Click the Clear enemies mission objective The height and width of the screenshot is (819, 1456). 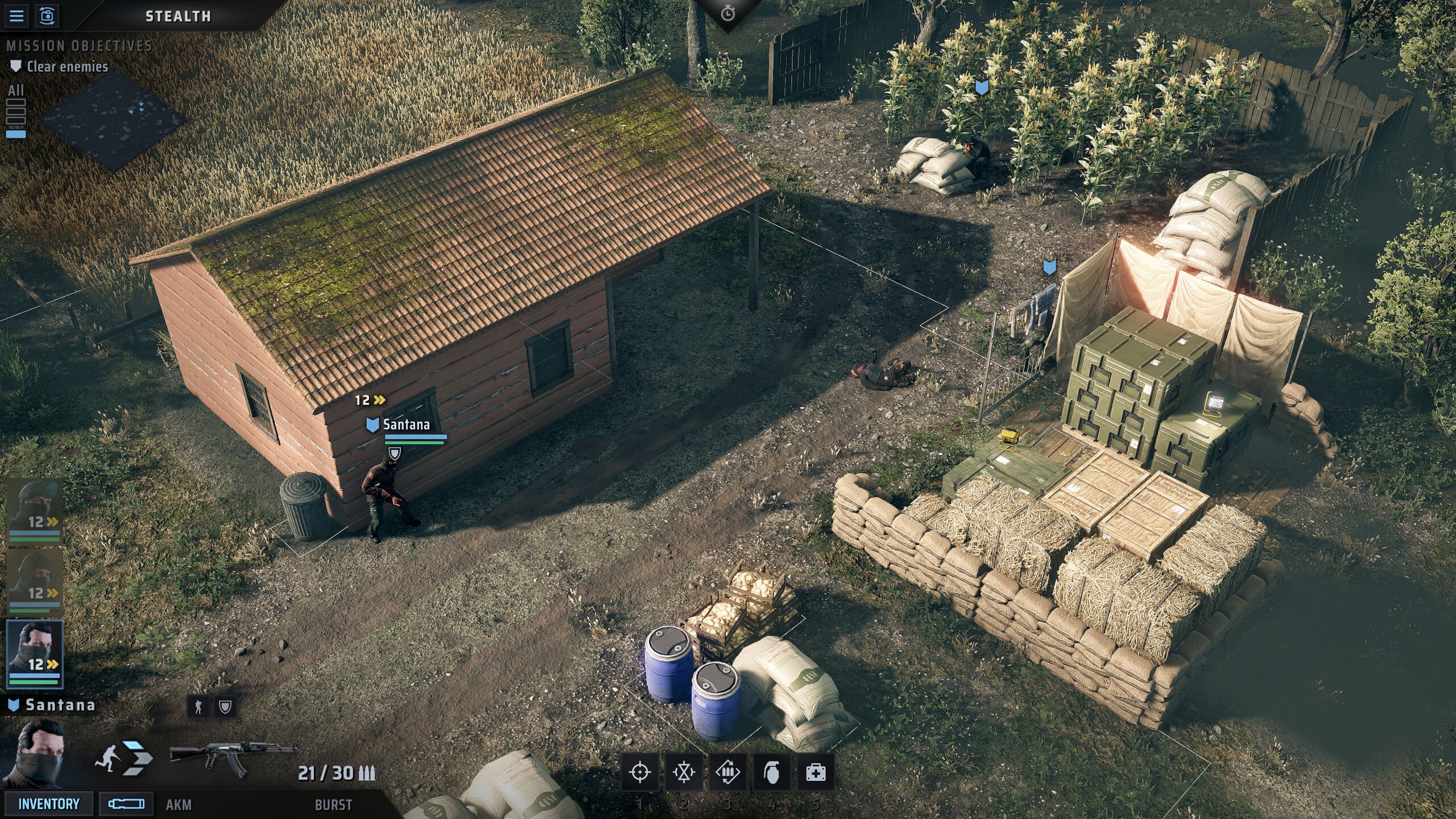pyautogui.click(x=67, y=67)
